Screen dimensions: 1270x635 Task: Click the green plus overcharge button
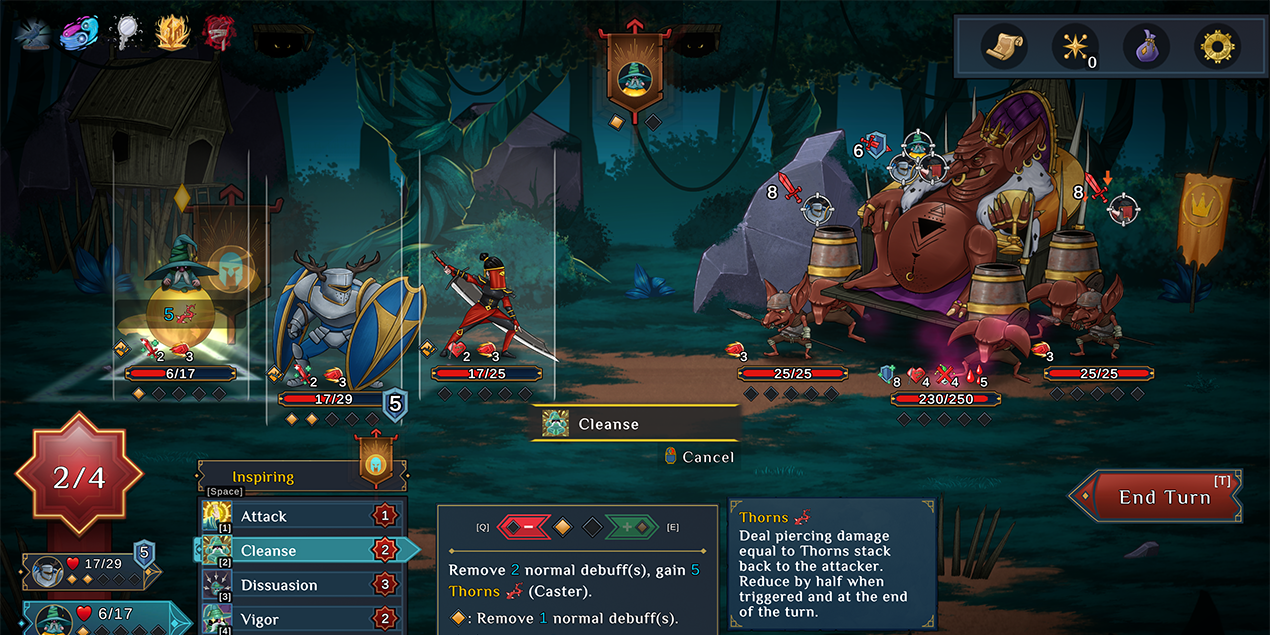pyautogui.click(x=630, y=526)
